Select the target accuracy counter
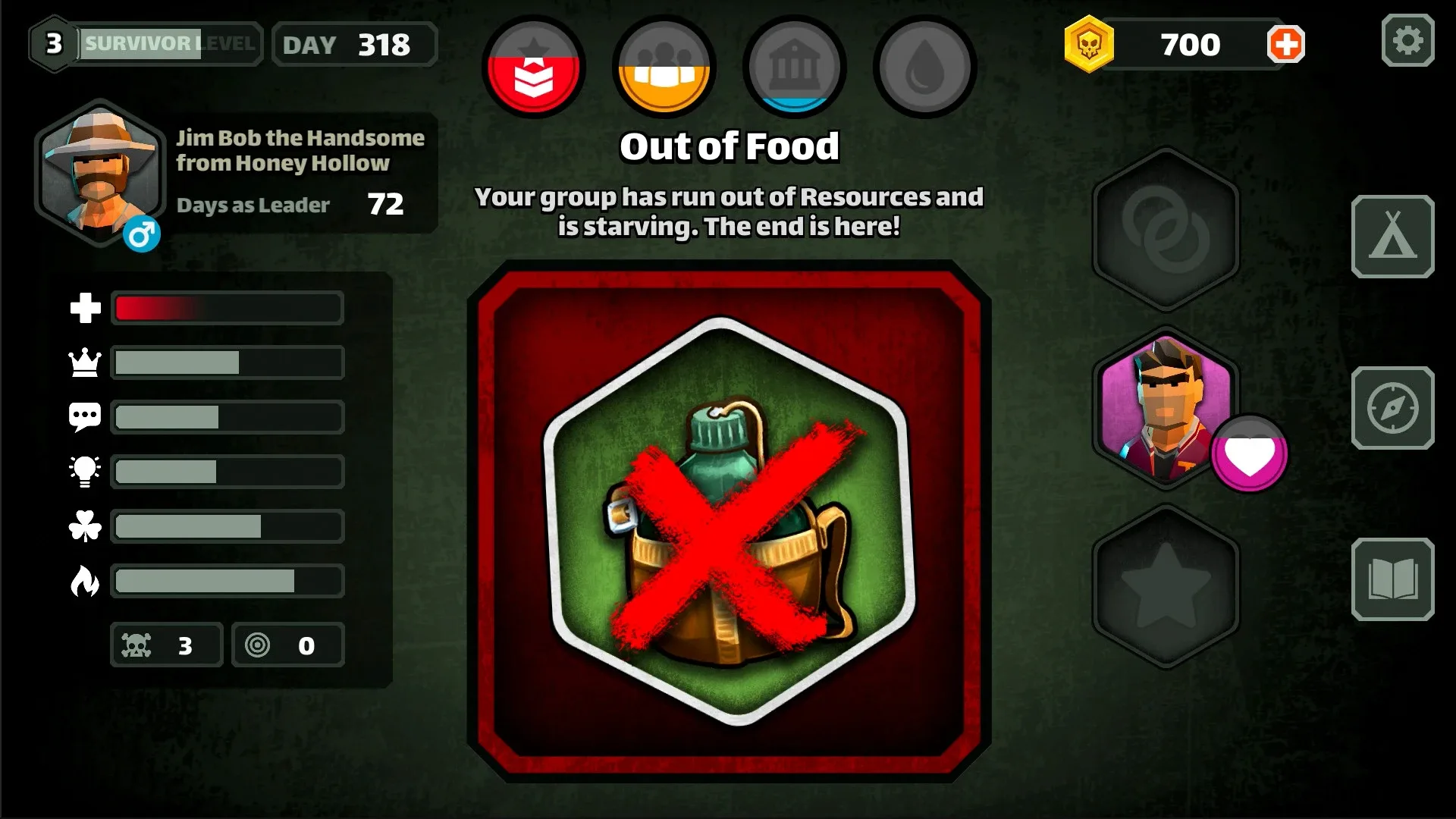1456x819 pixels. [x=288, y=645]
